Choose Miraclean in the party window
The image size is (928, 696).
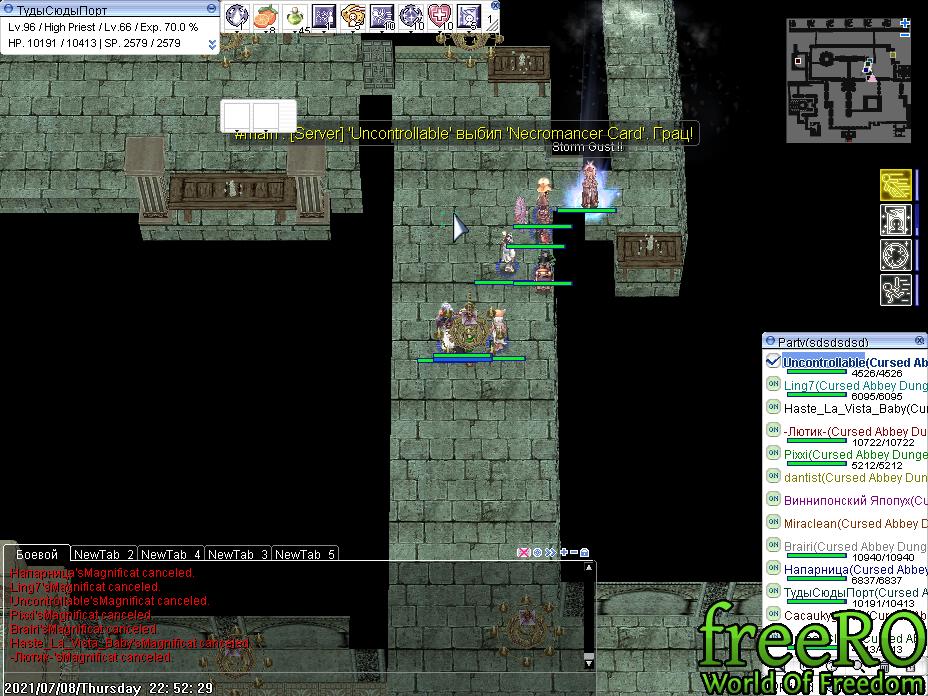tap(810, 523)
